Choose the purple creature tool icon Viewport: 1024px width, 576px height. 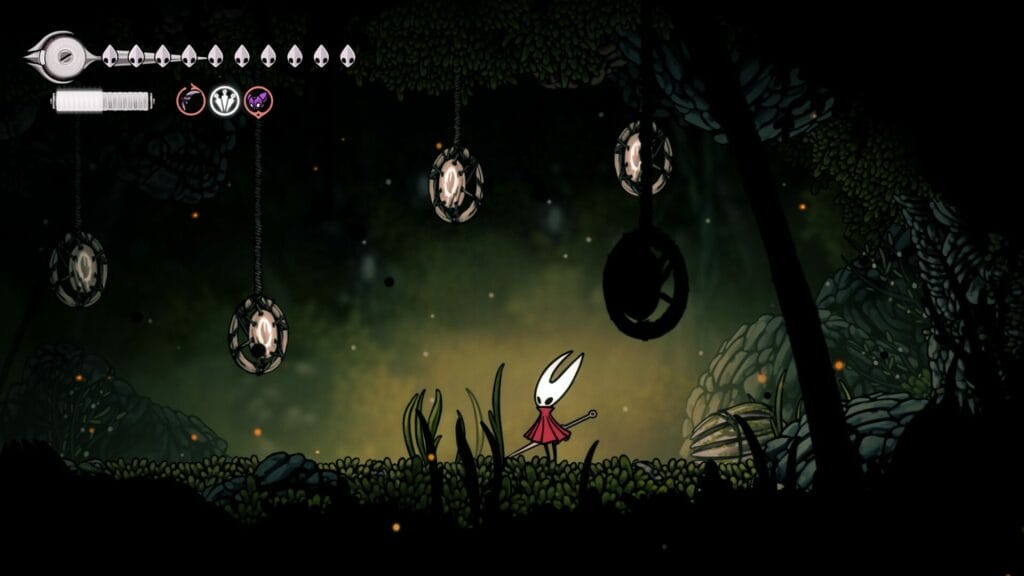click(258, 100)
